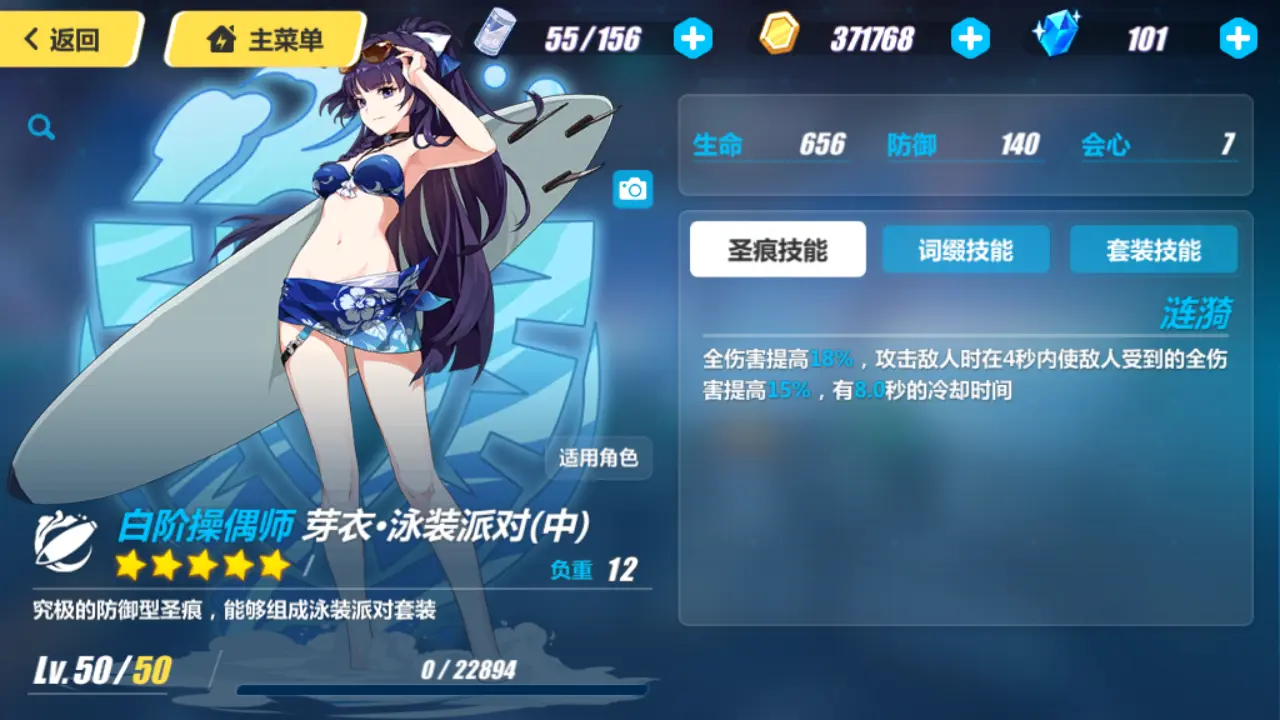The height and width of the screenshot is (720, 1280).
Task: Click the plus icon next to 101 crystals
Action: [1237, 40]
